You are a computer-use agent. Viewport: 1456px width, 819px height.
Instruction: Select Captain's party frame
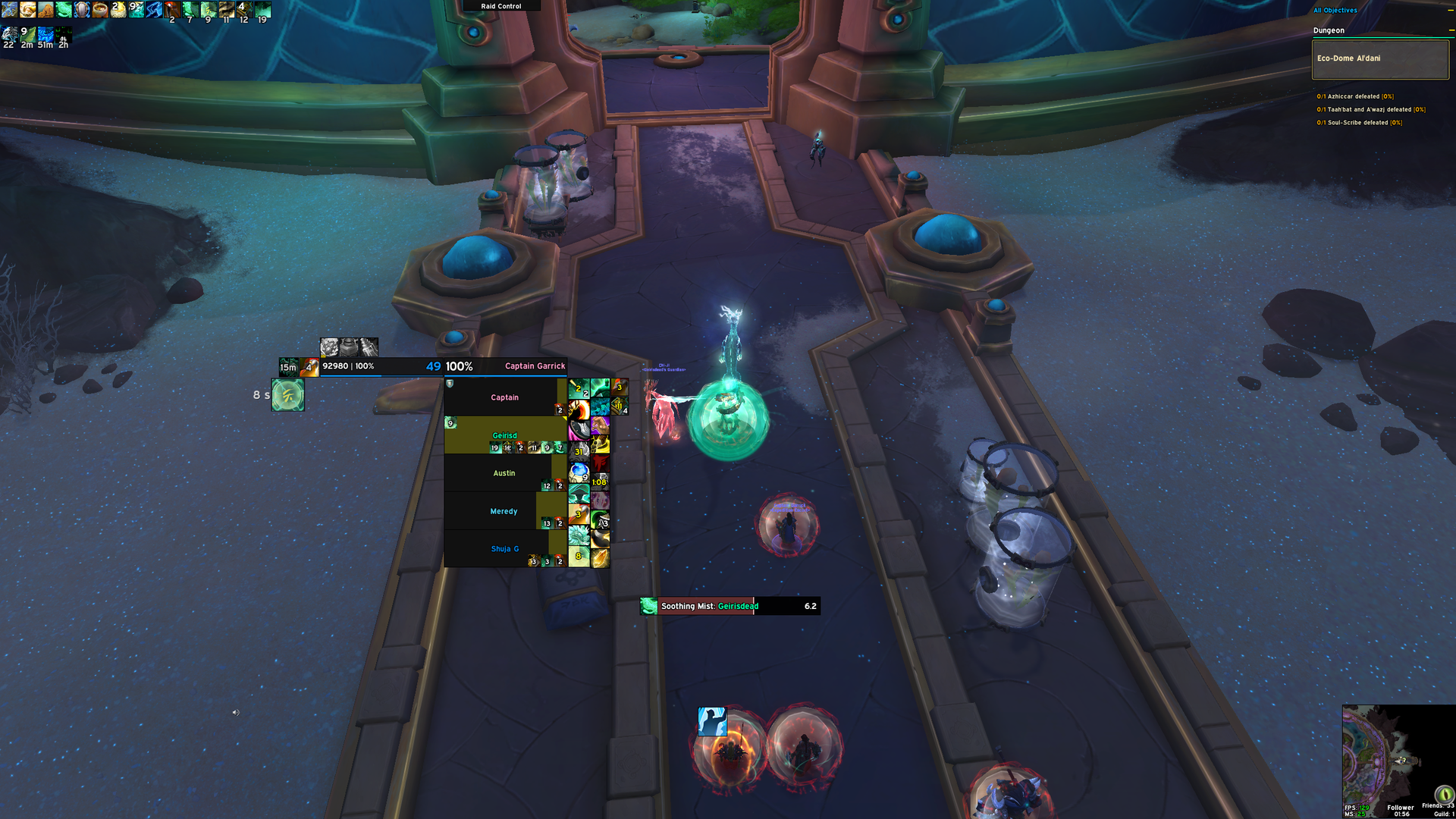504,397
